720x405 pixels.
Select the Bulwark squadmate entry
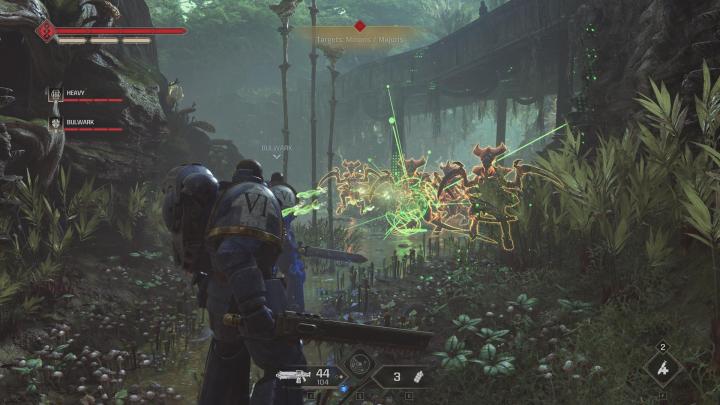(85, 123)
